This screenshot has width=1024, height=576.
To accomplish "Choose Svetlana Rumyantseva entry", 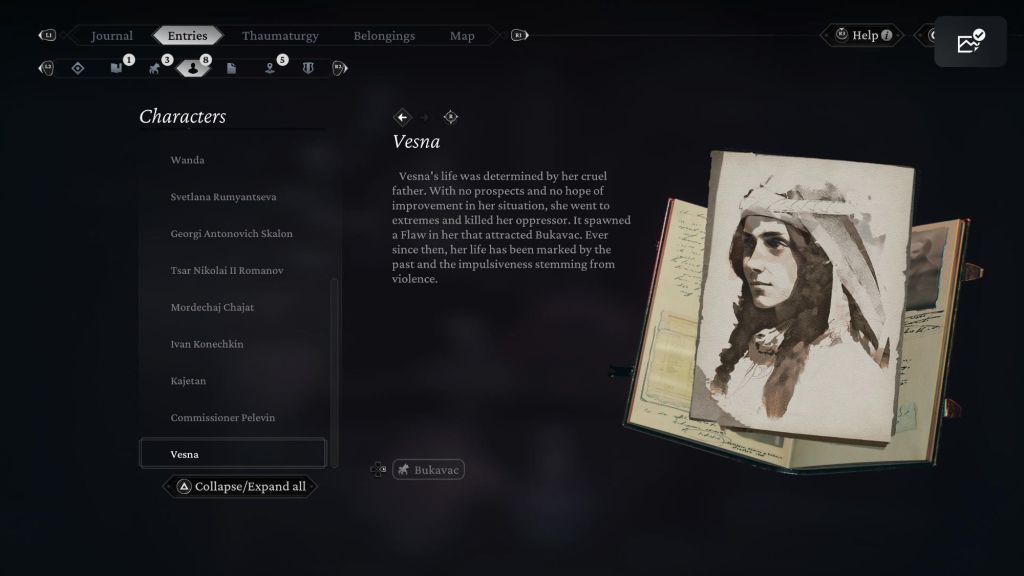I will [x=223, y=197].
